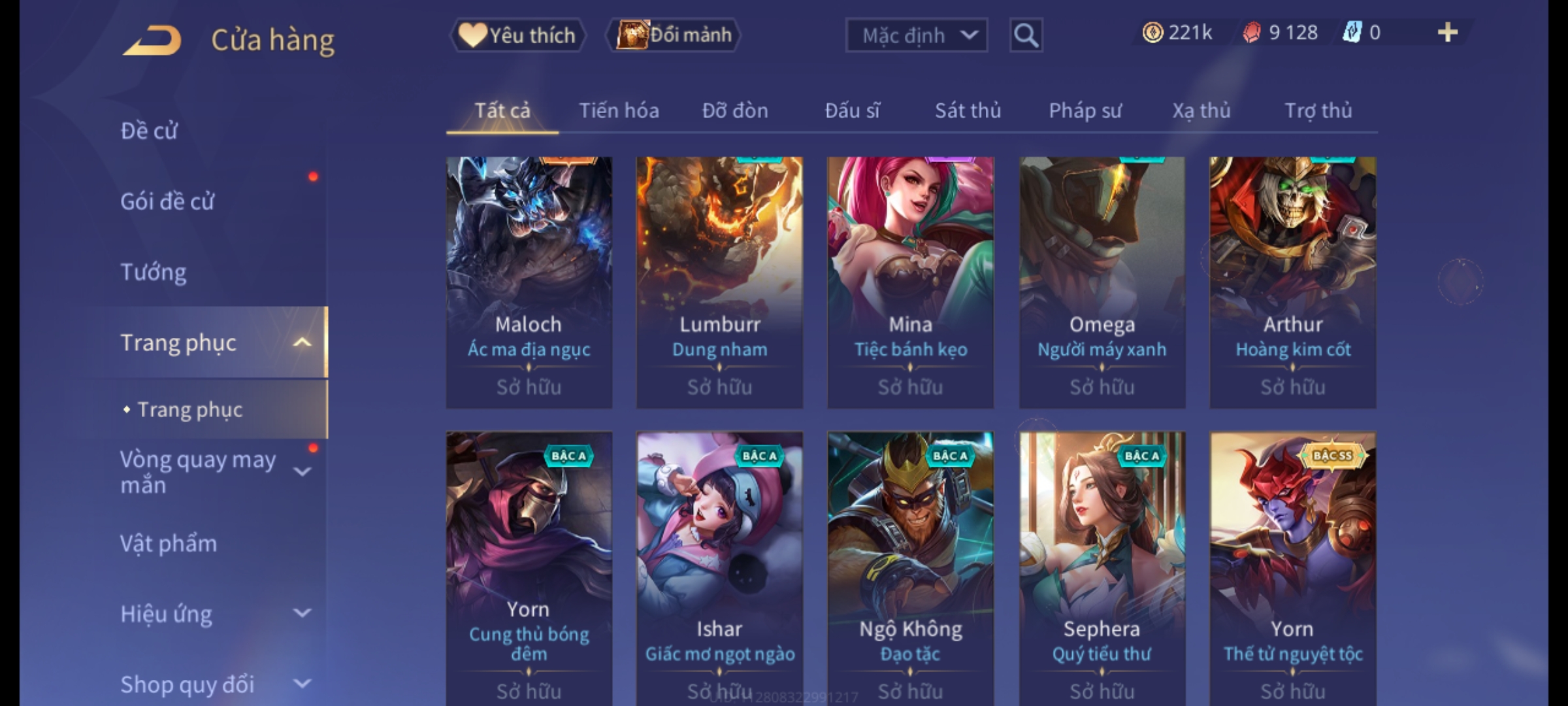This screenshot has width=1568, height=706.
Task: Open the Vật phẩm items section
Action: (x=169, y=544)
